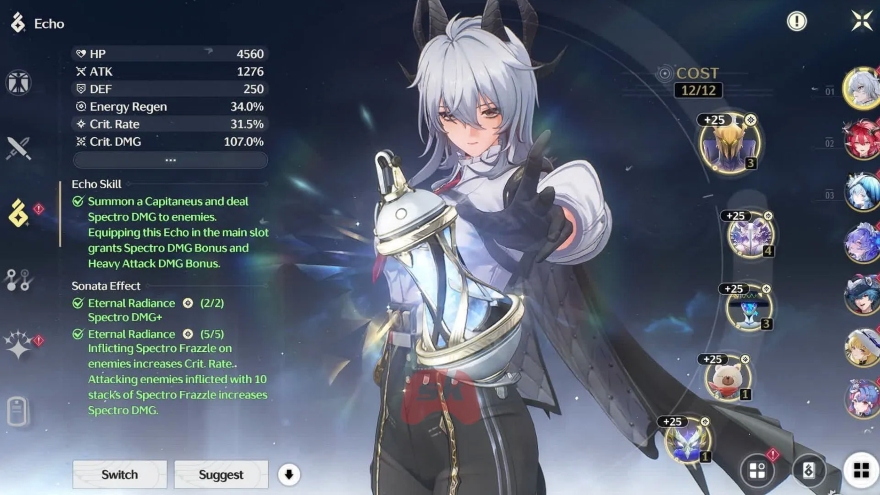
Task: Expand stats with the three-dots bar
Action: (170, 160)
